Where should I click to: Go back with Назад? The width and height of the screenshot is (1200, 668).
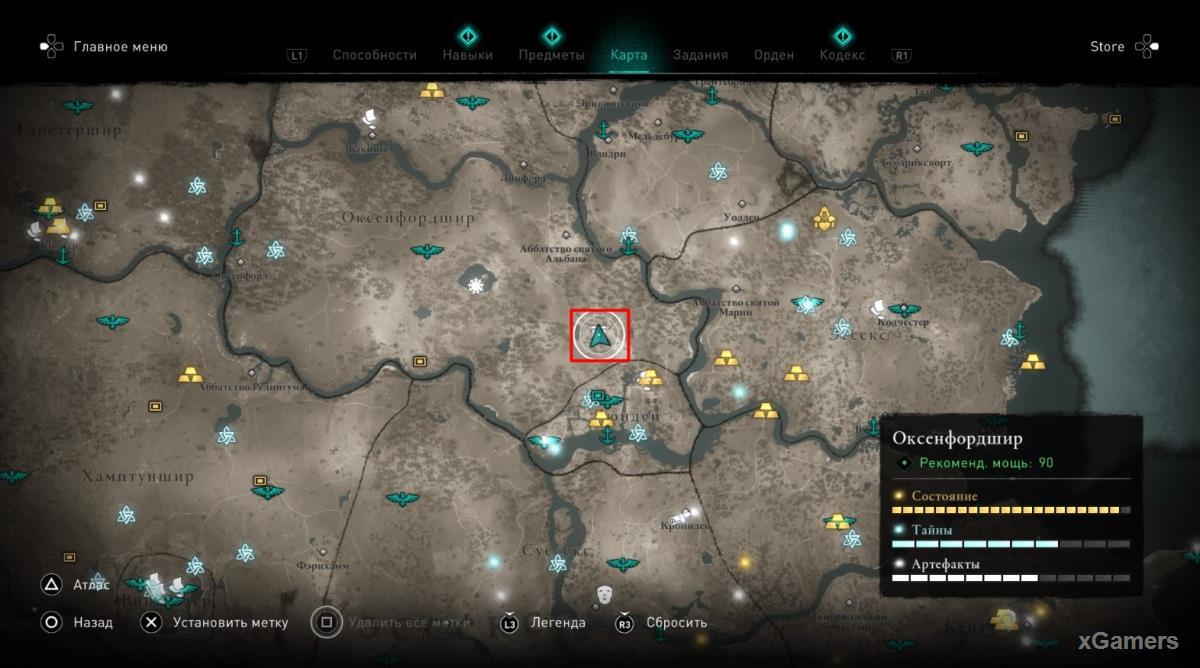[x=92, y=622]
